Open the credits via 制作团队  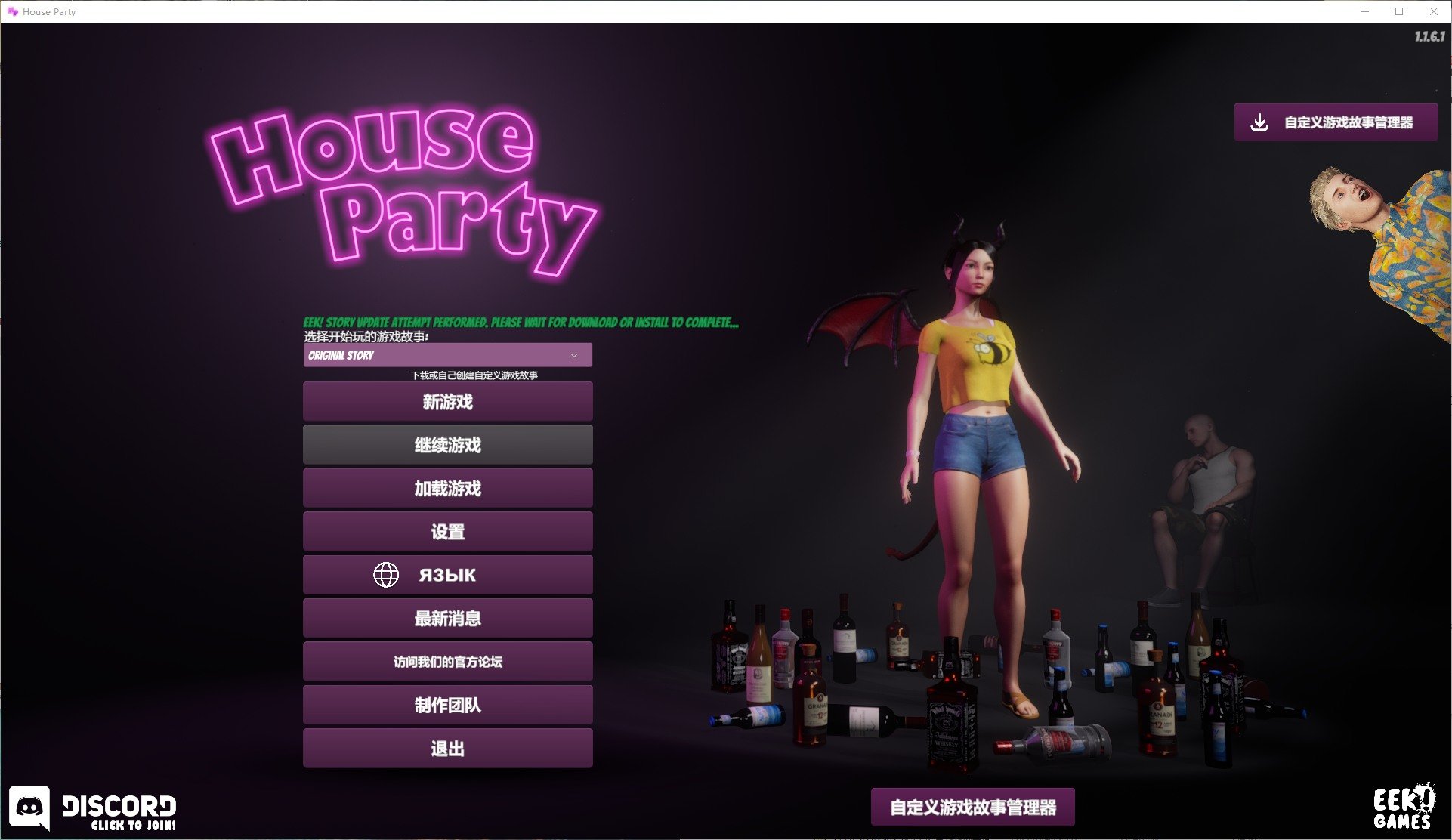[447, 705]
